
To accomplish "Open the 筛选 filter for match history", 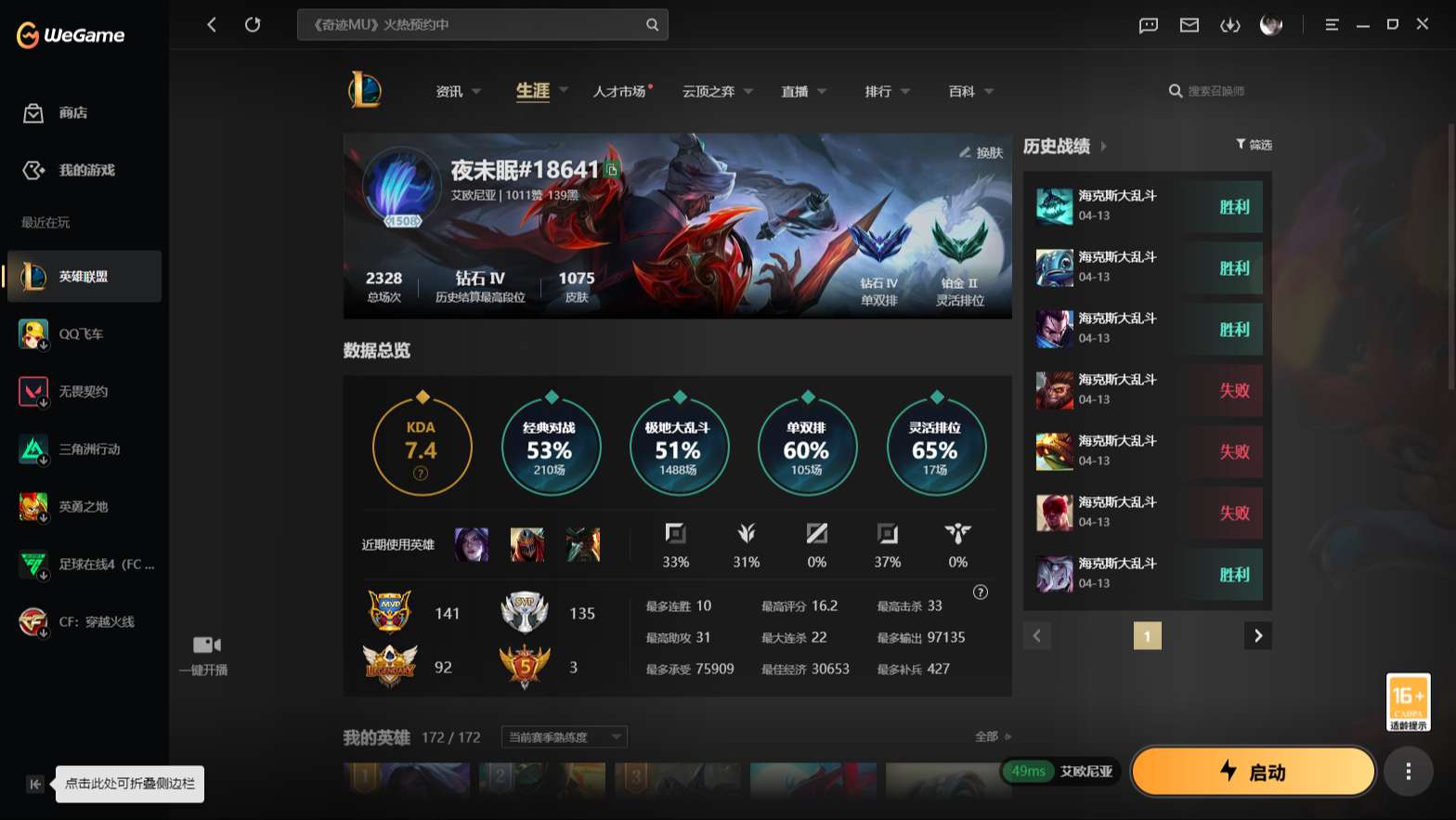I will pos(1254,144).
